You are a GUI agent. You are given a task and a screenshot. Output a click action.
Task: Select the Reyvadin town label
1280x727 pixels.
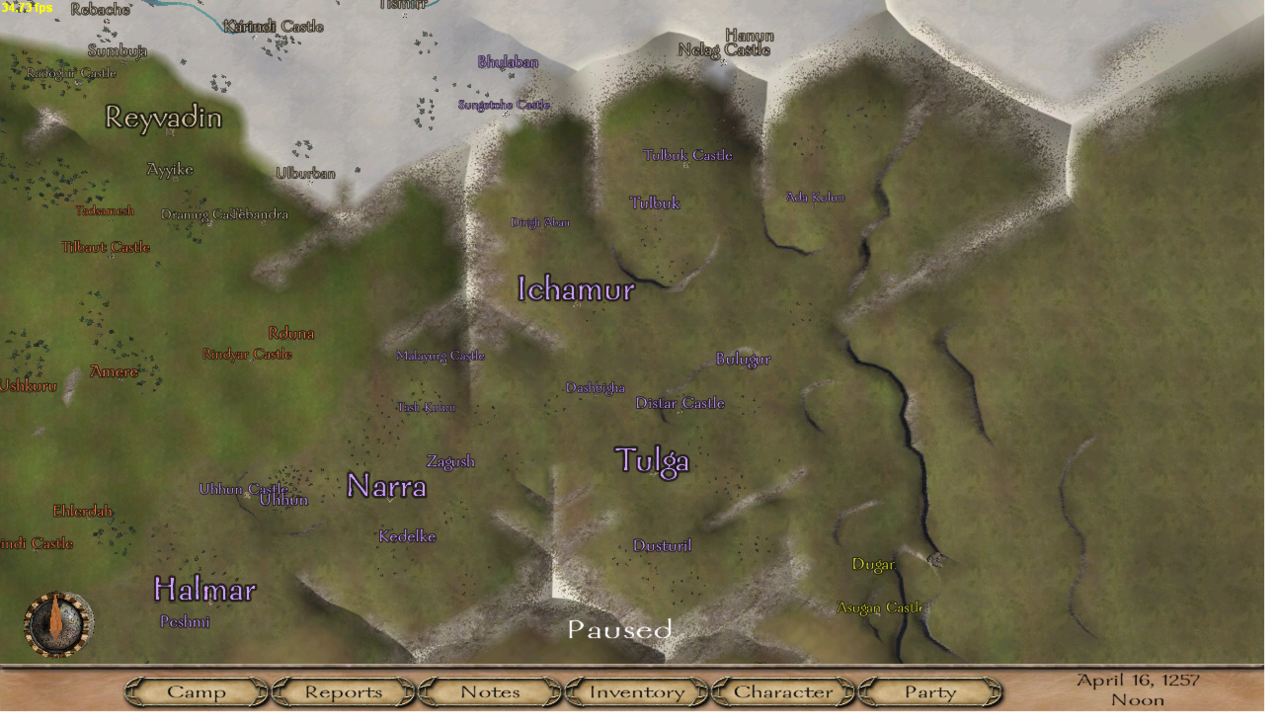coord(163,118)
